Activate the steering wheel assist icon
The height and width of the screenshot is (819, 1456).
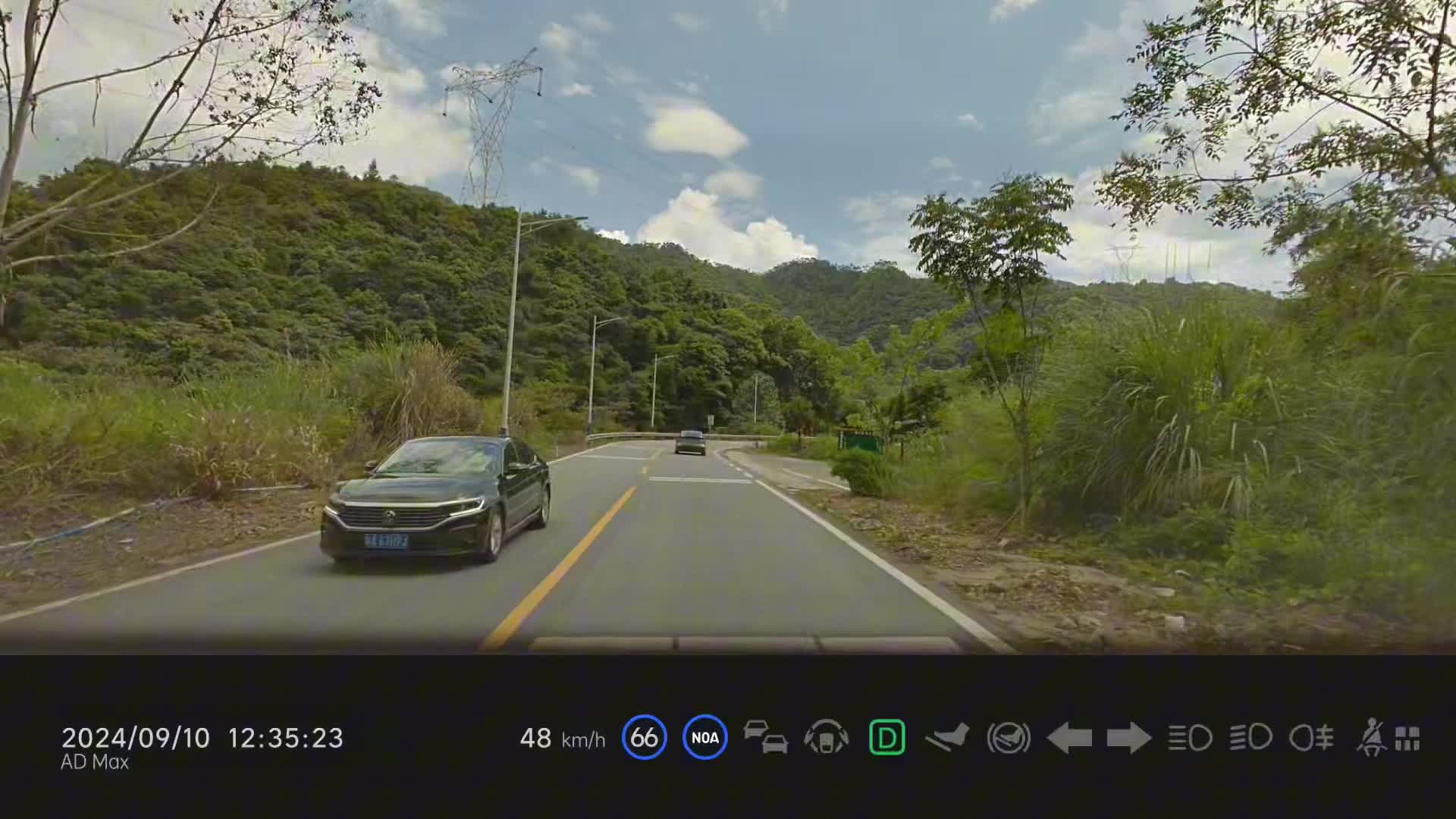click(826, 737)
